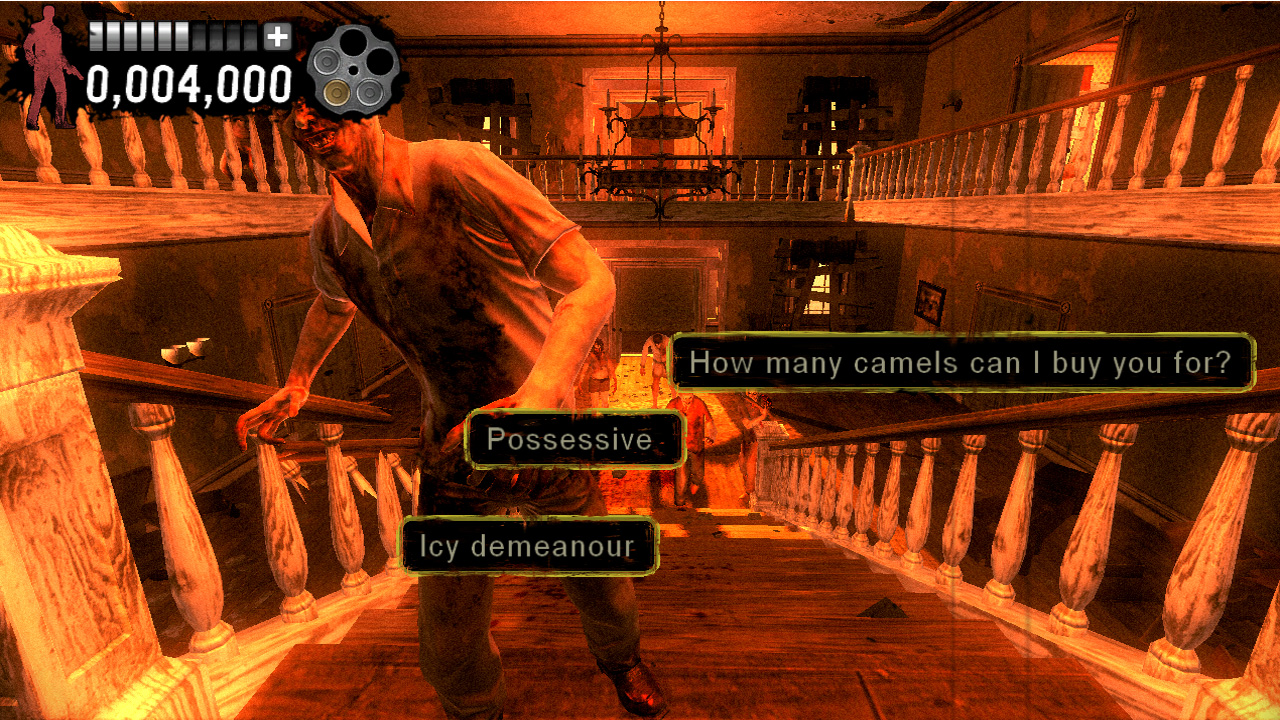Viewport: 1280px width, 720px height.
Task: Toggle the last segment of the health bar
Action: [x=248, y=38]
